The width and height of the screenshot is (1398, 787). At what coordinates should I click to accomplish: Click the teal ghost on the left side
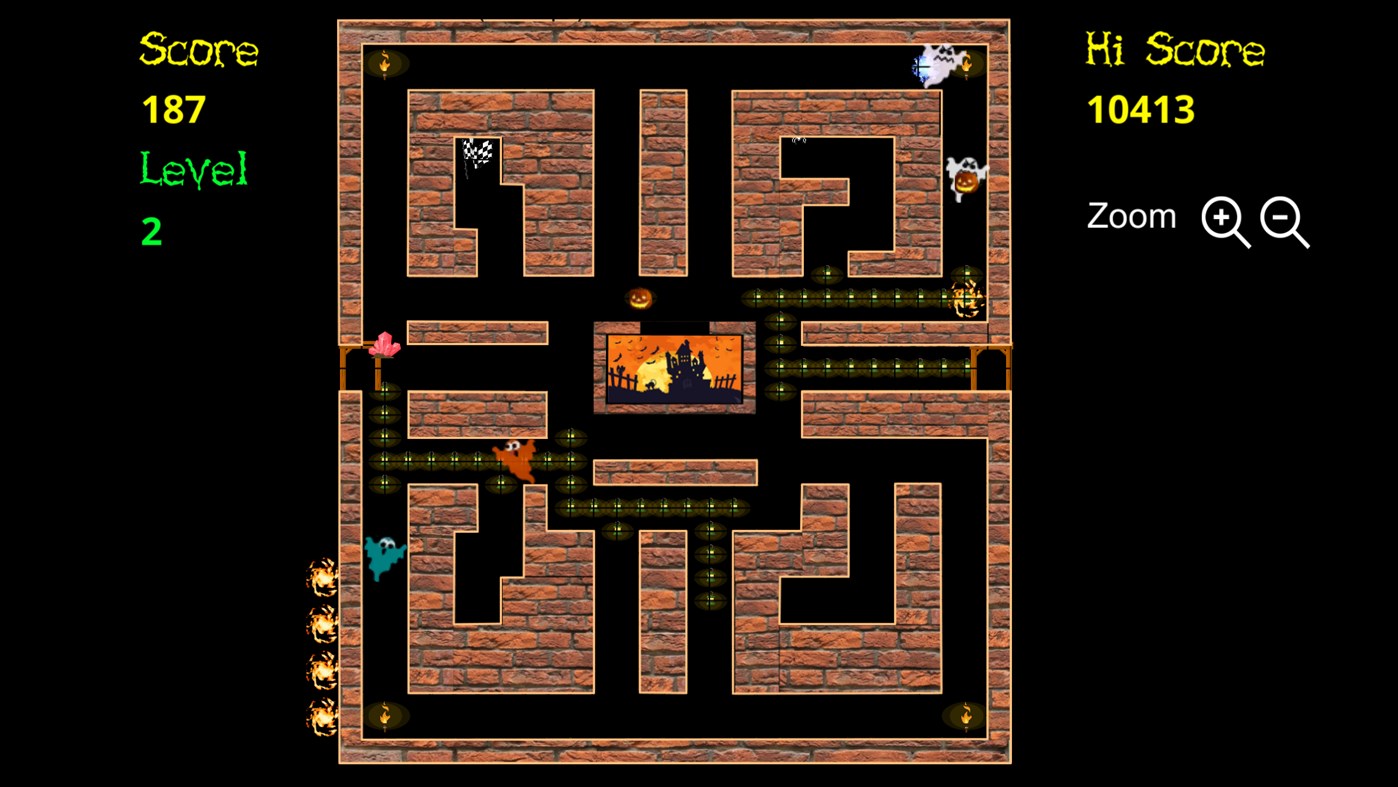[x=386, y=556]
